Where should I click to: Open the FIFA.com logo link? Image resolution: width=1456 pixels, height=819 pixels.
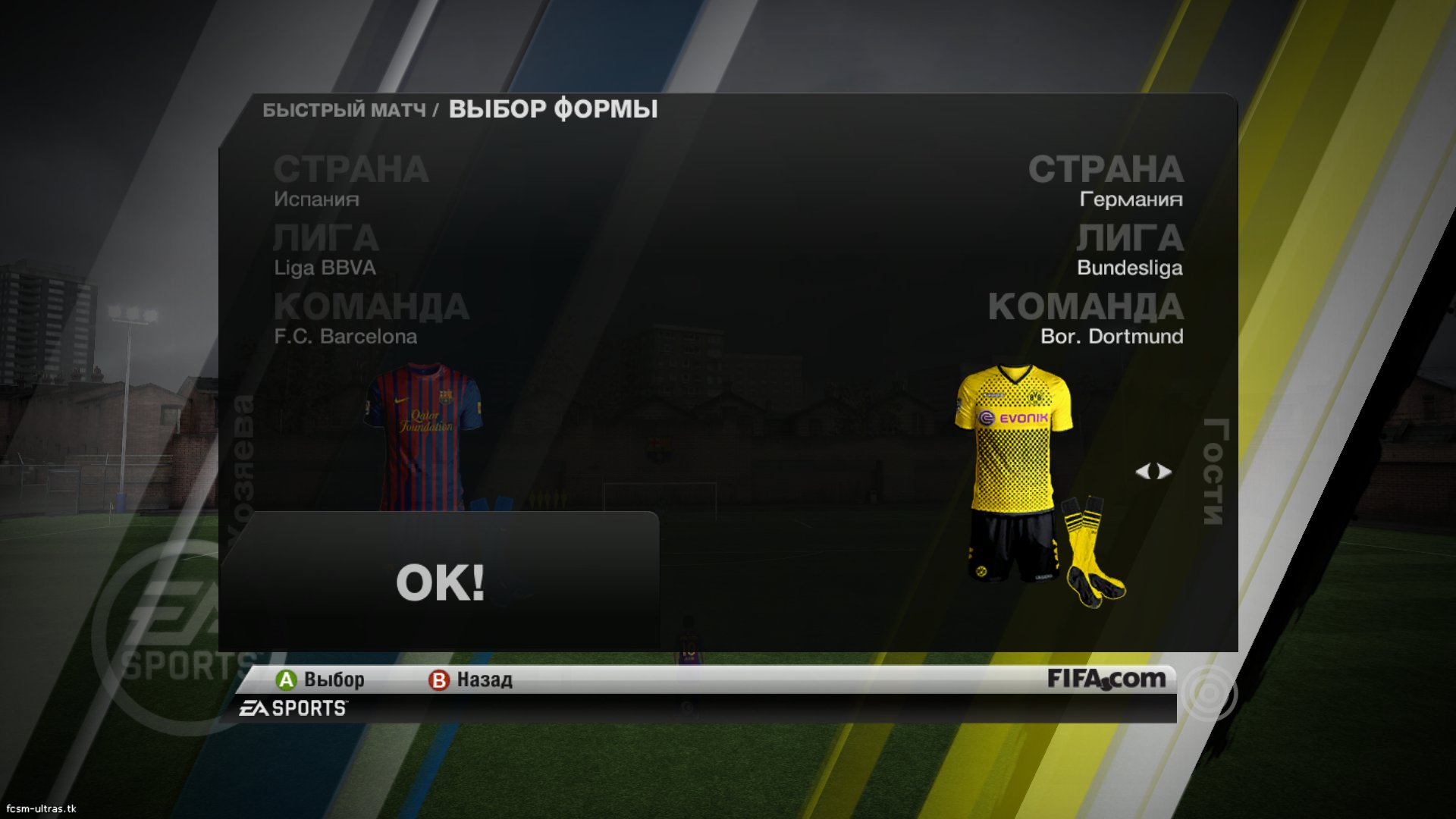point(1106,679)
